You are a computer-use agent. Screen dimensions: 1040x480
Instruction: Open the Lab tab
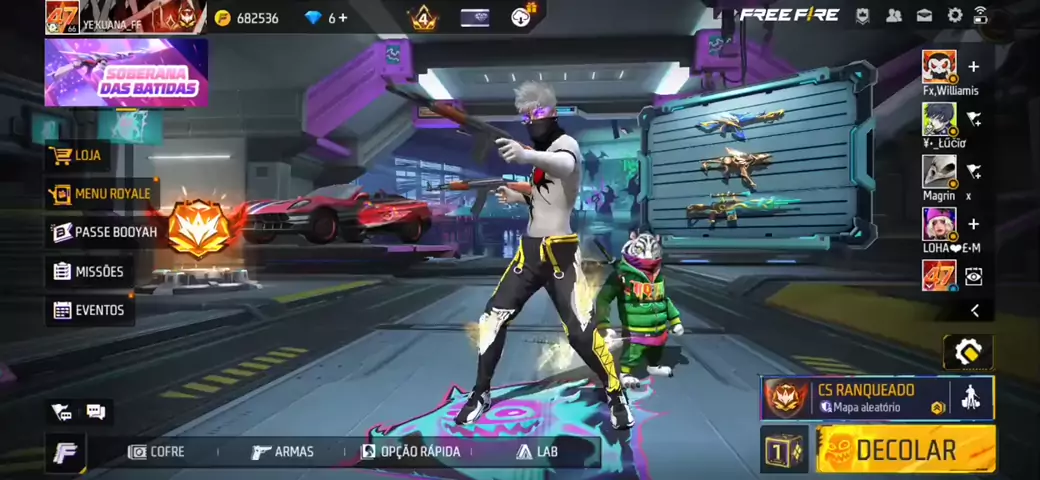(537, 452)
